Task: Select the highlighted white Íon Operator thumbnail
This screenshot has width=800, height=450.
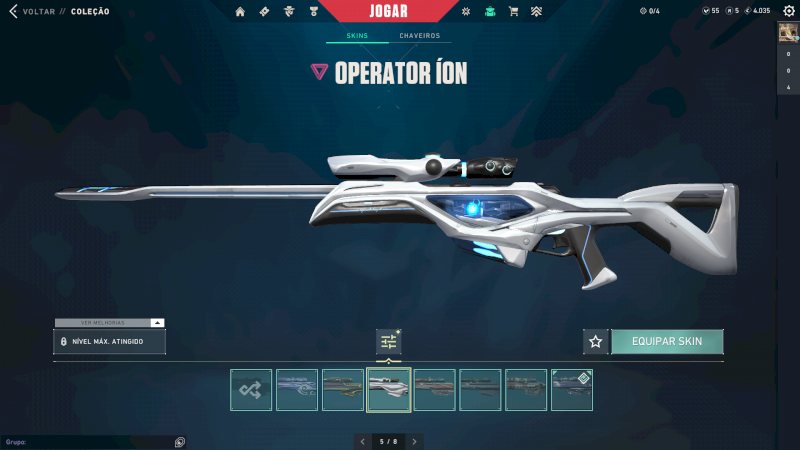Action: (x=389, y=390)
